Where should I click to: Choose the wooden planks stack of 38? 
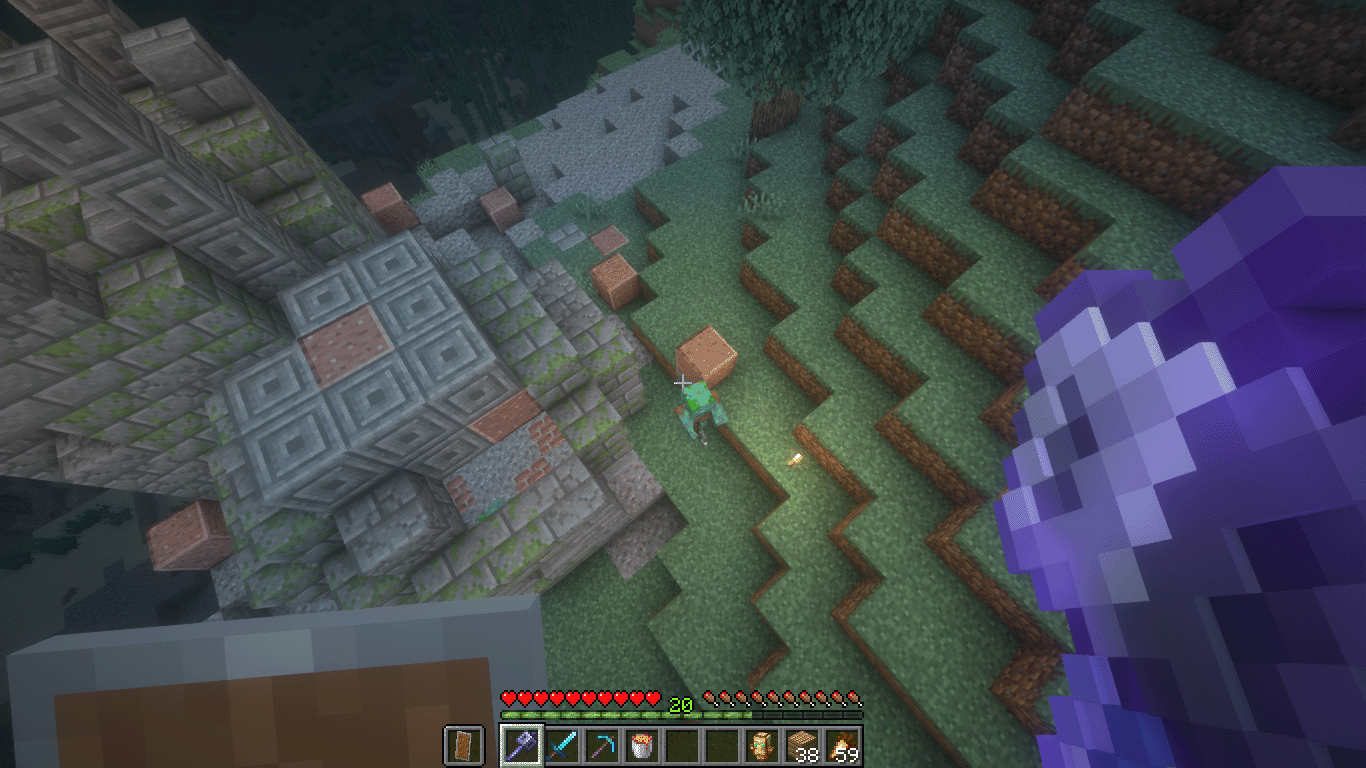pyautogui.click(x=802, y=745)
